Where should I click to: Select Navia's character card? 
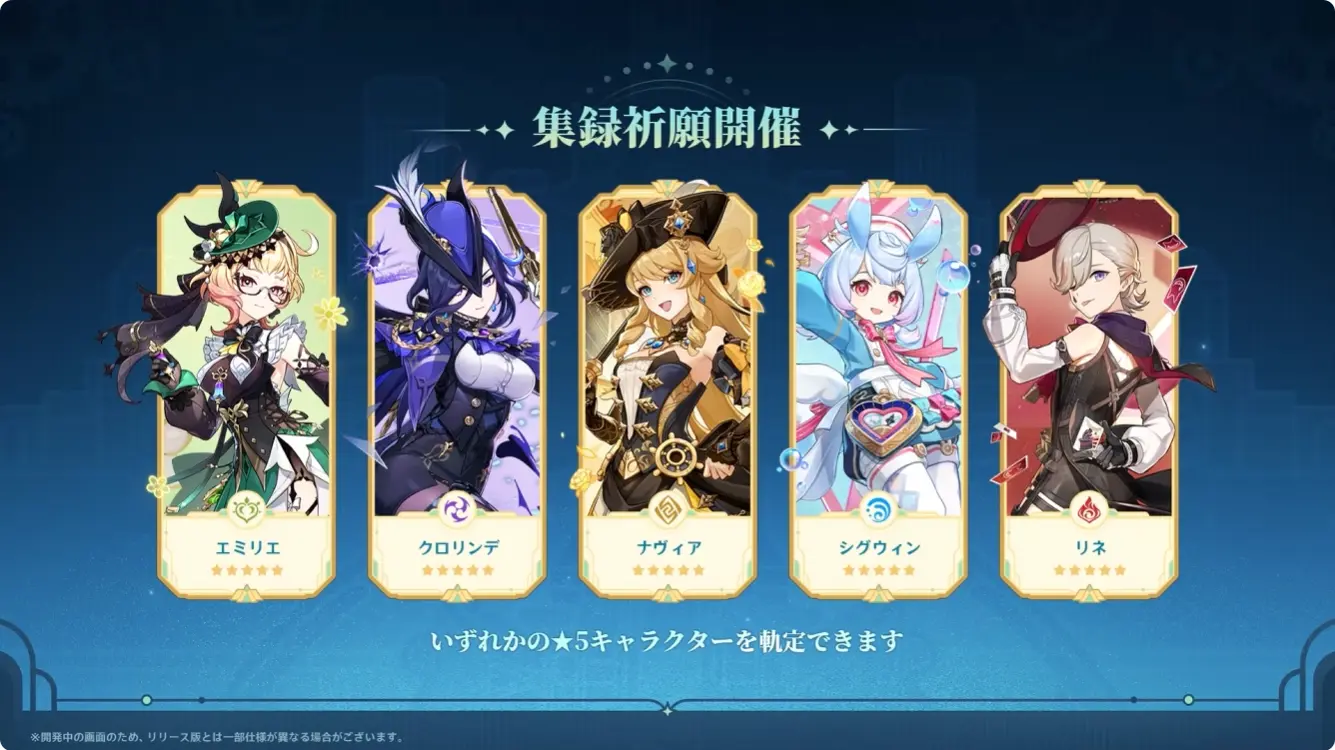(668, 380)
